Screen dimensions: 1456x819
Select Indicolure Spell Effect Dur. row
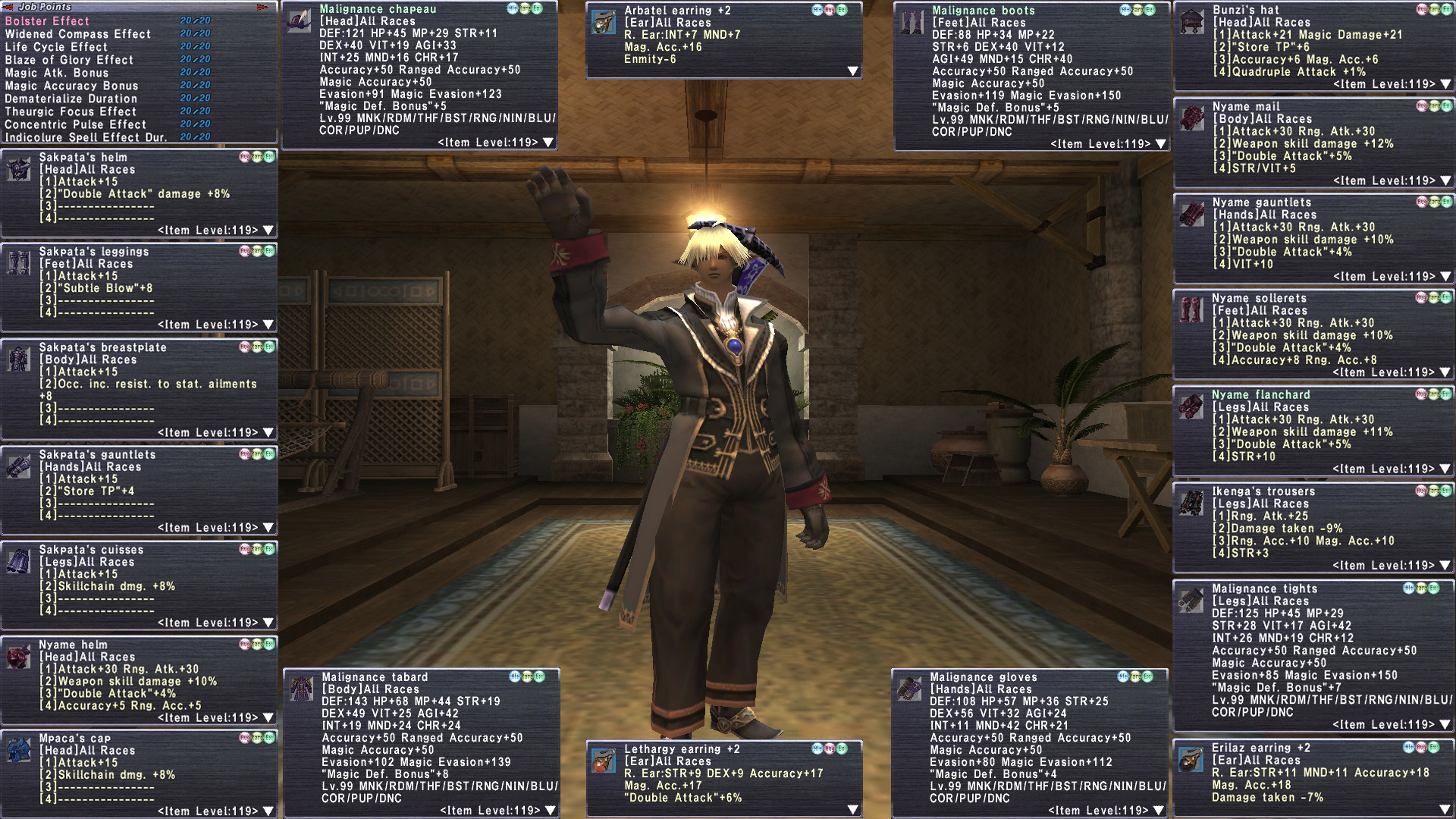pos(85,137)
